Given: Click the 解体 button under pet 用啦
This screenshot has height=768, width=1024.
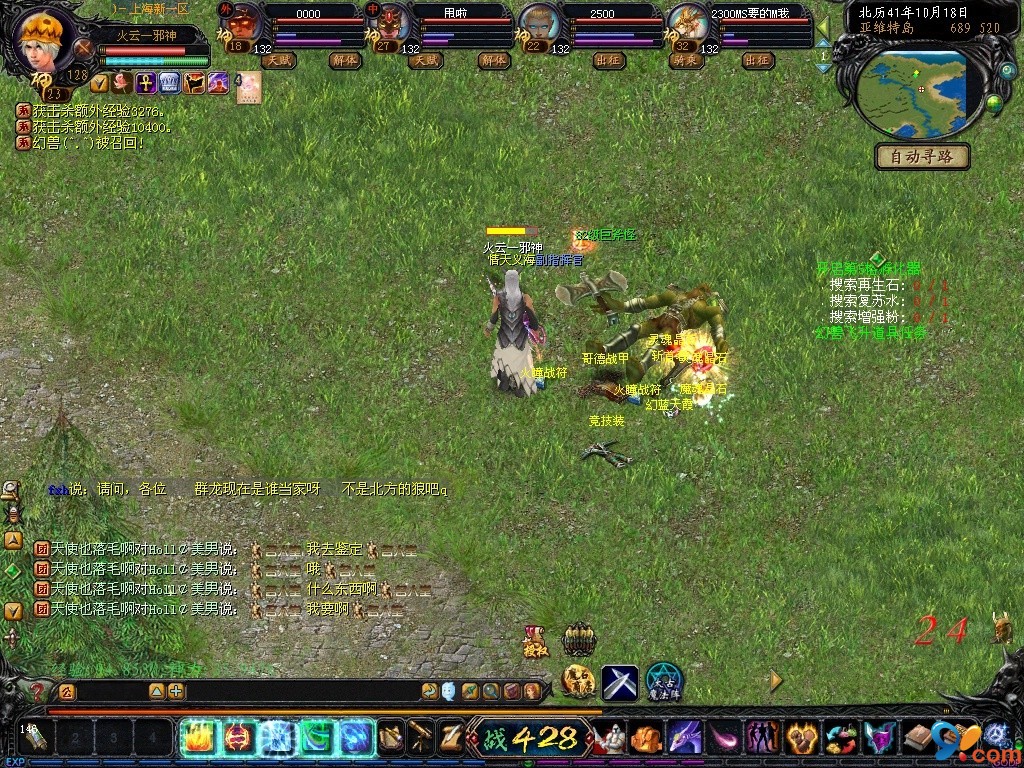Looking at the screenshot, I should (493, 60).
